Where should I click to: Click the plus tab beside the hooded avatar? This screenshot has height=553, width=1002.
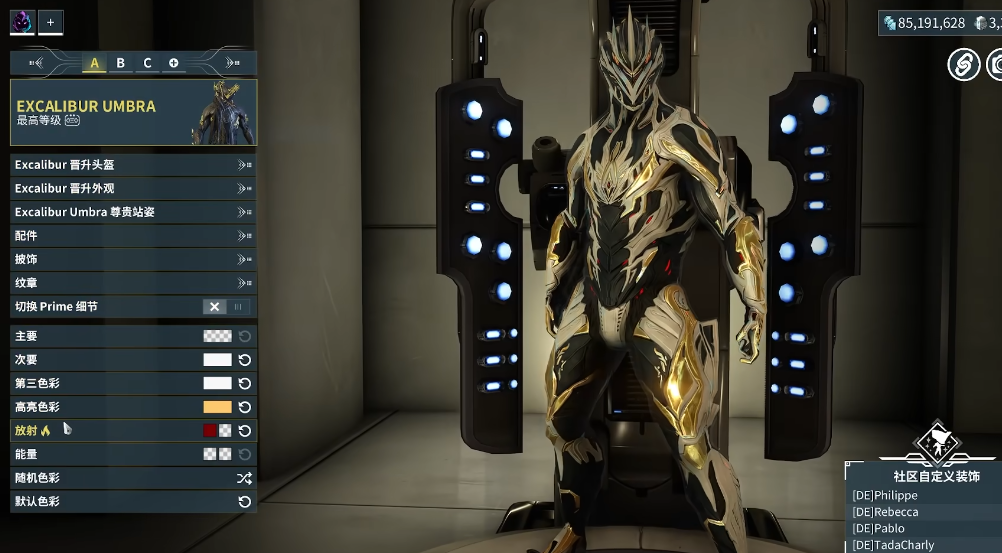[x=51, y=21]
